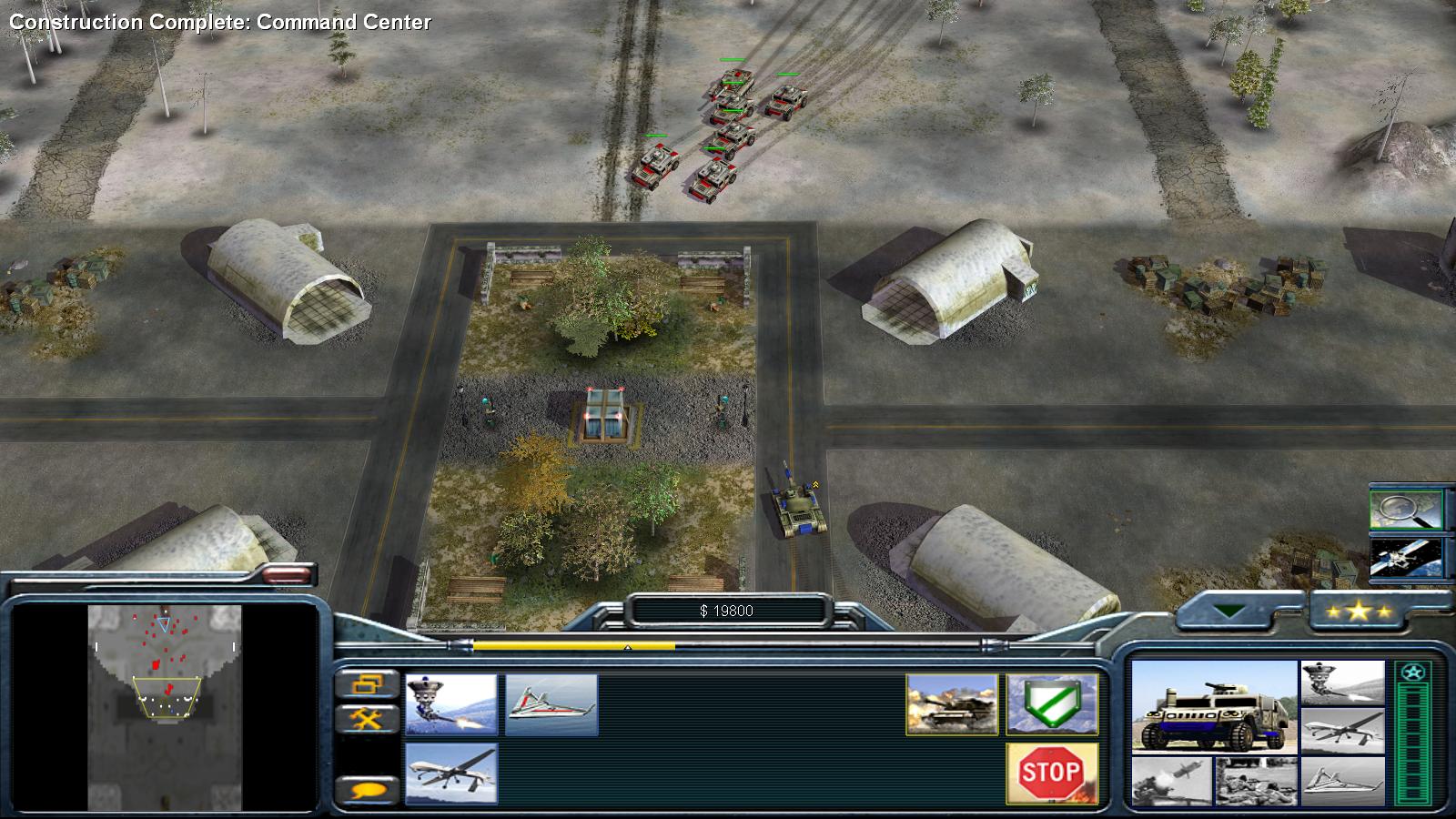Select the ranger infantry passenger slot

point(1256,781)
